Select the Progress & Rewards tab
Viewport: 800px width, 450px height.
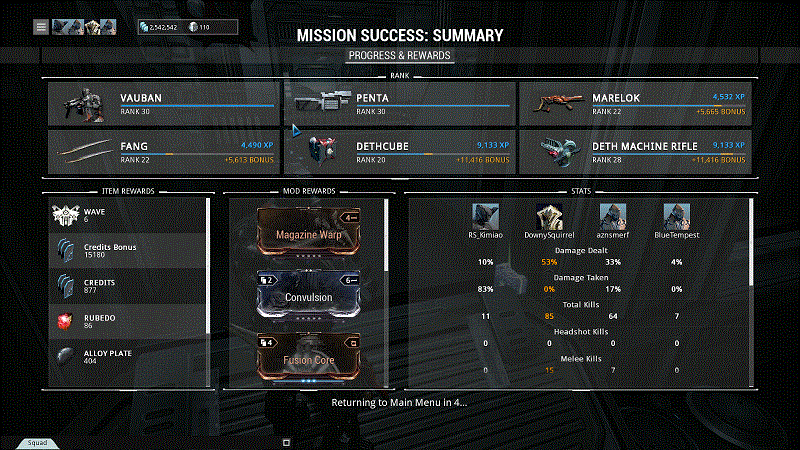[x=400, y=56]
